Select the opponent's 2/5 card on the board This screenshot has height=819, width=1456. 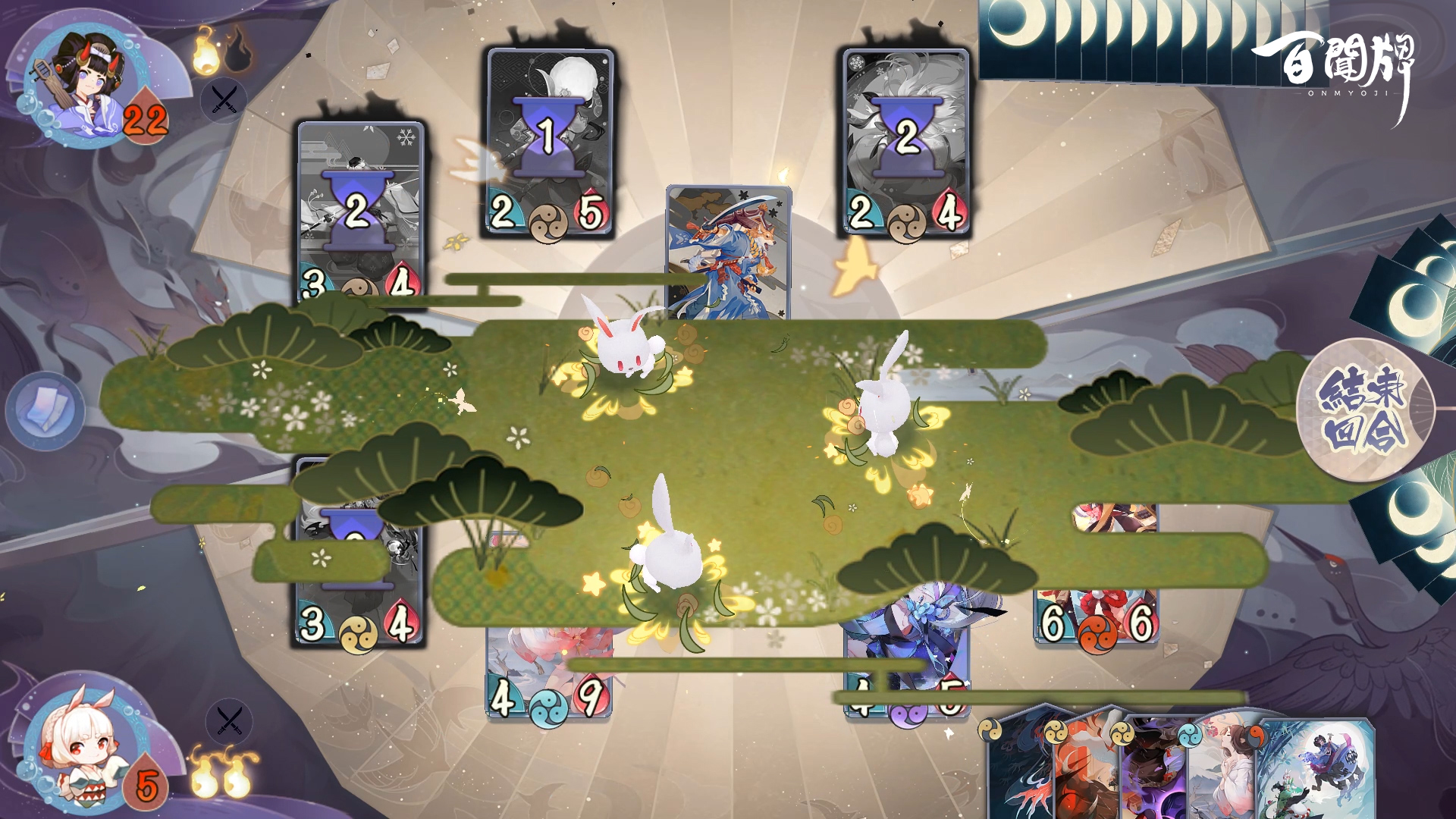[550, 143]
